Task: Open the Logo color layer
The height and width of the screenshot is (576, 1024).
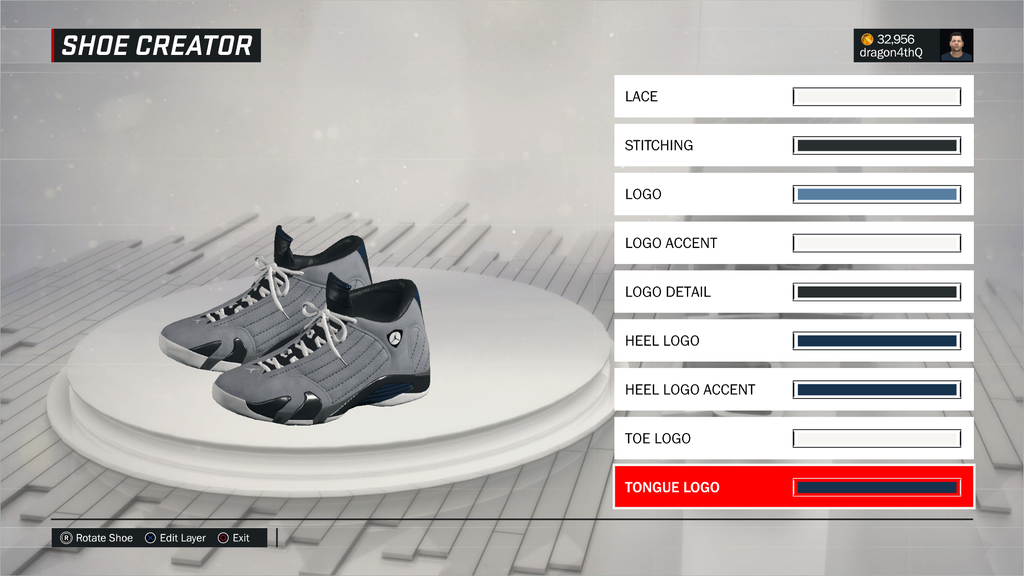Action: pos(793,194)
